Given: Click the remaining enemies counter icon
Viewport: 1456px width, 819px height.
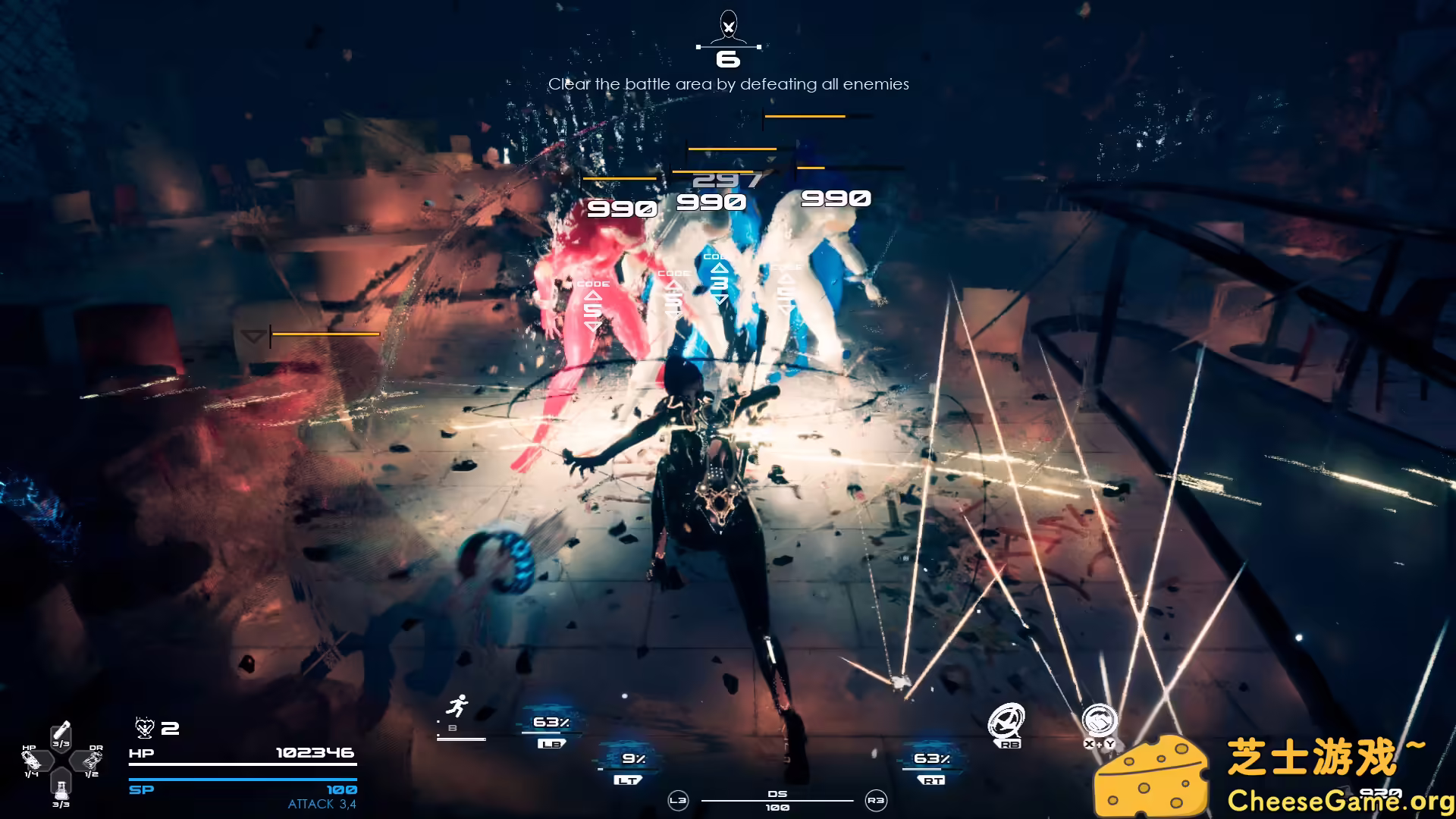Looking at the screenshot, I should 728,30.
